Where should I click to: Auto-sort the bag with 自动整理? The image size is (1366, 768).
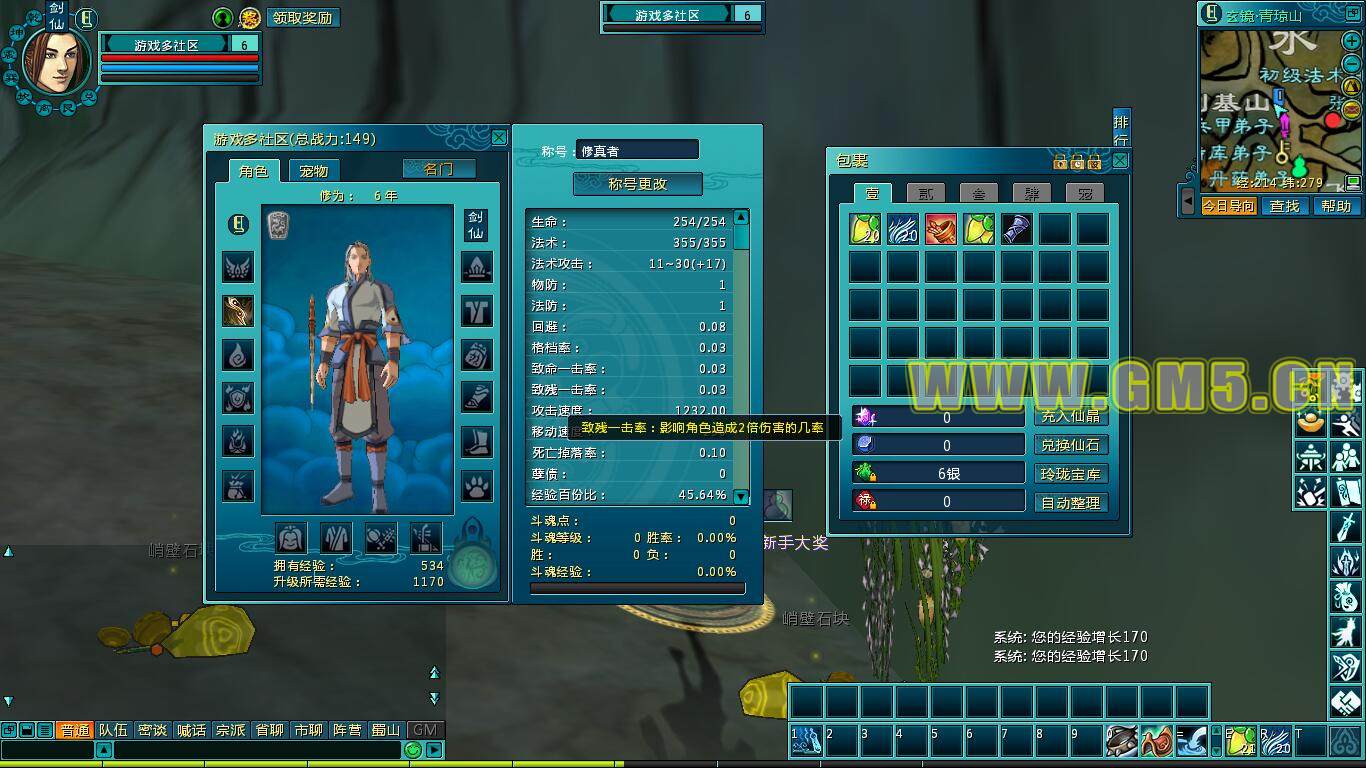(x=1071, y=503)
